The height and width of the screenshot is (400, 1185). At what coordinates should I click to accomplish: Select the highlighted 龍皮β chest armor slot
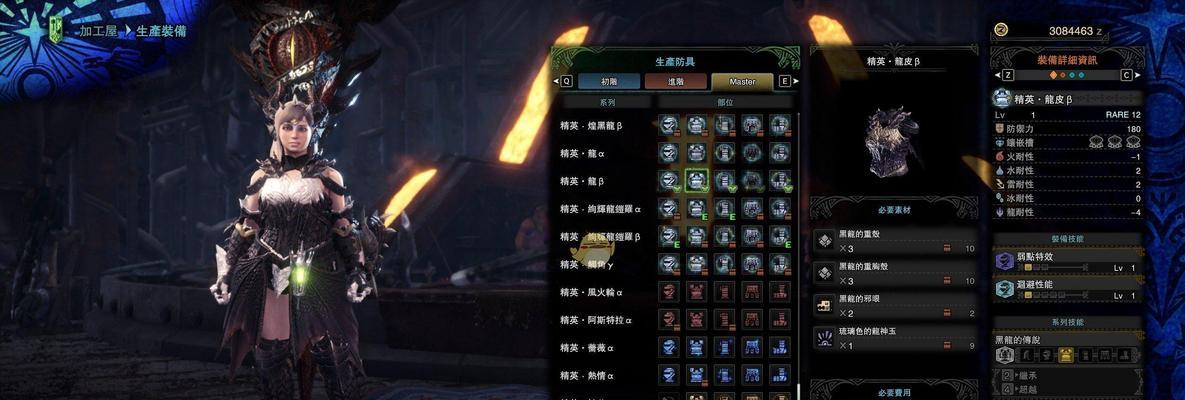coord(697,181)
